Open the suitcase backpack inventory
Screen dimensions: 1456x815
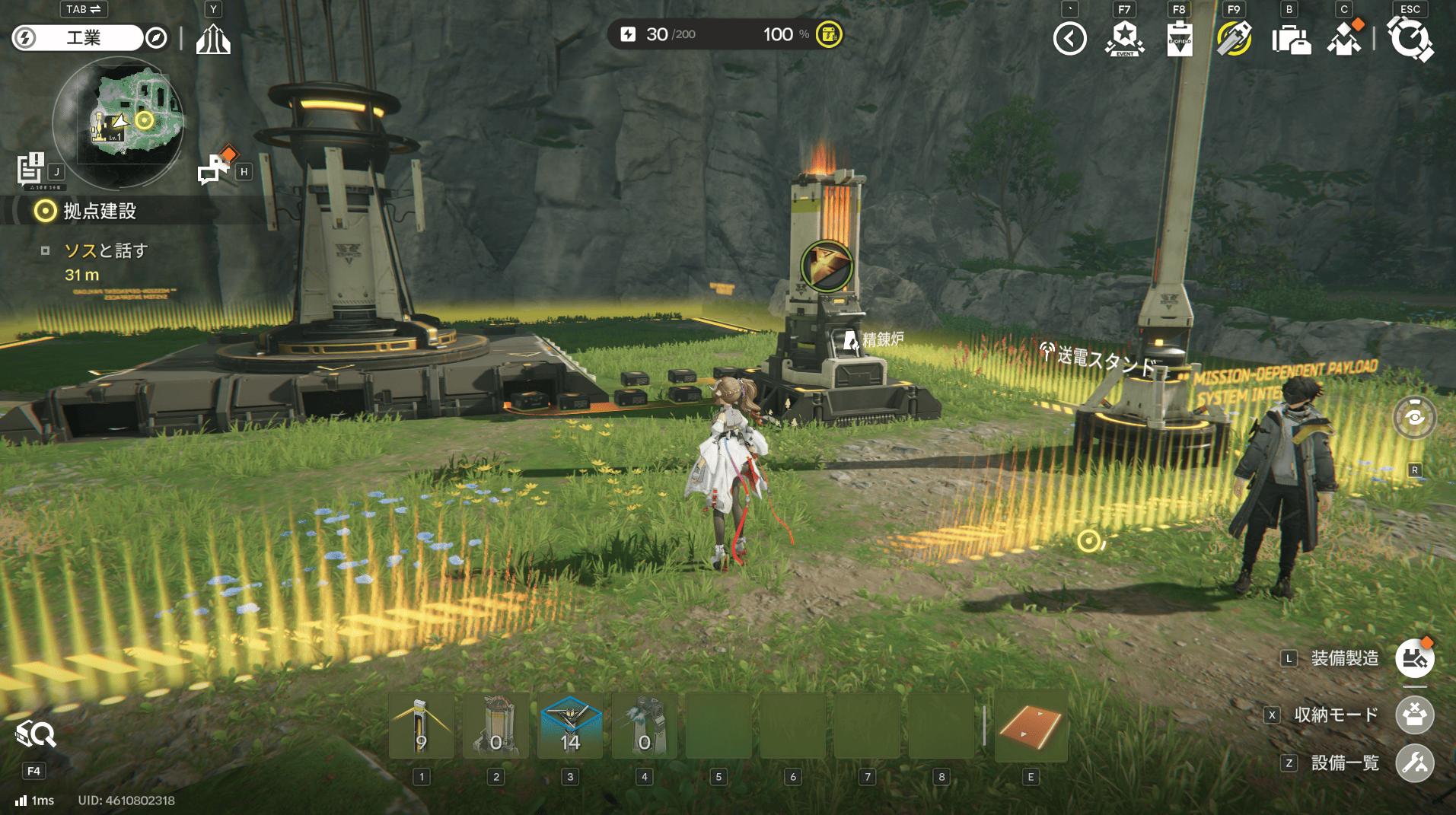[1290, 40]
